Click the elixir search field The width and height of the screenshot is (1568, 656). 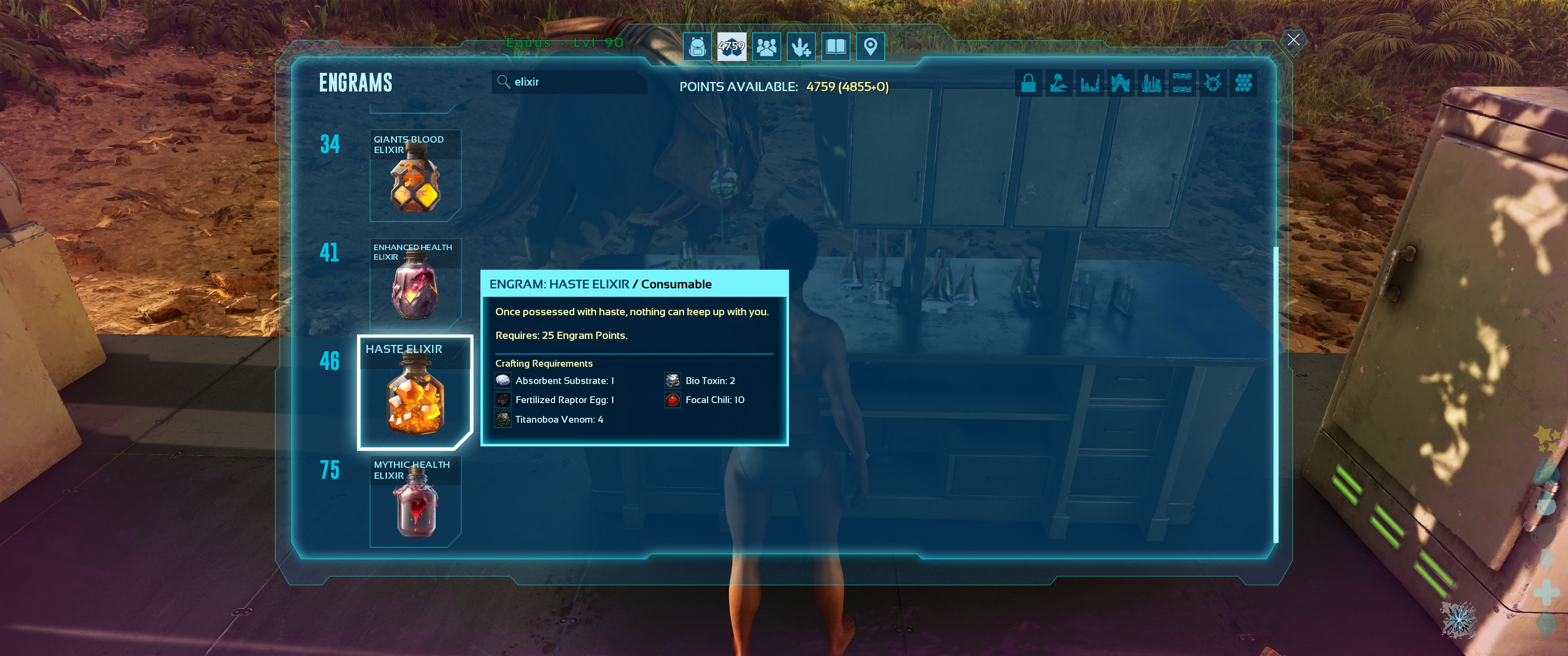click(x=569, y=82)
